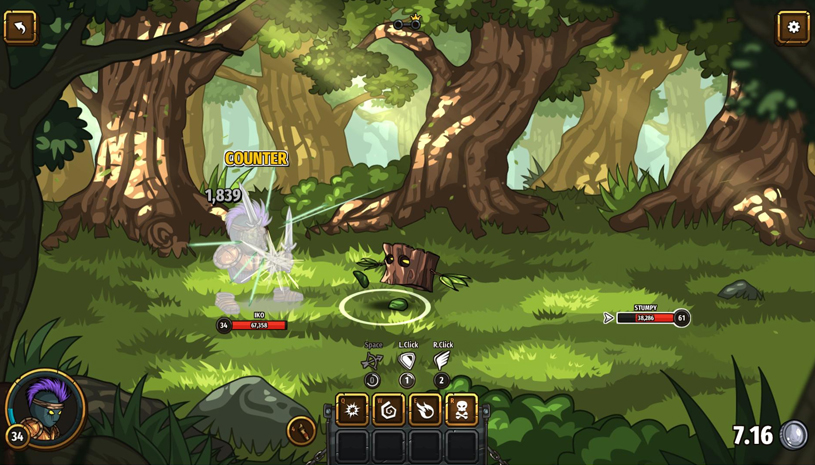Choose the wing dash icon
The image size is (815, 465).
click(441, 360)
